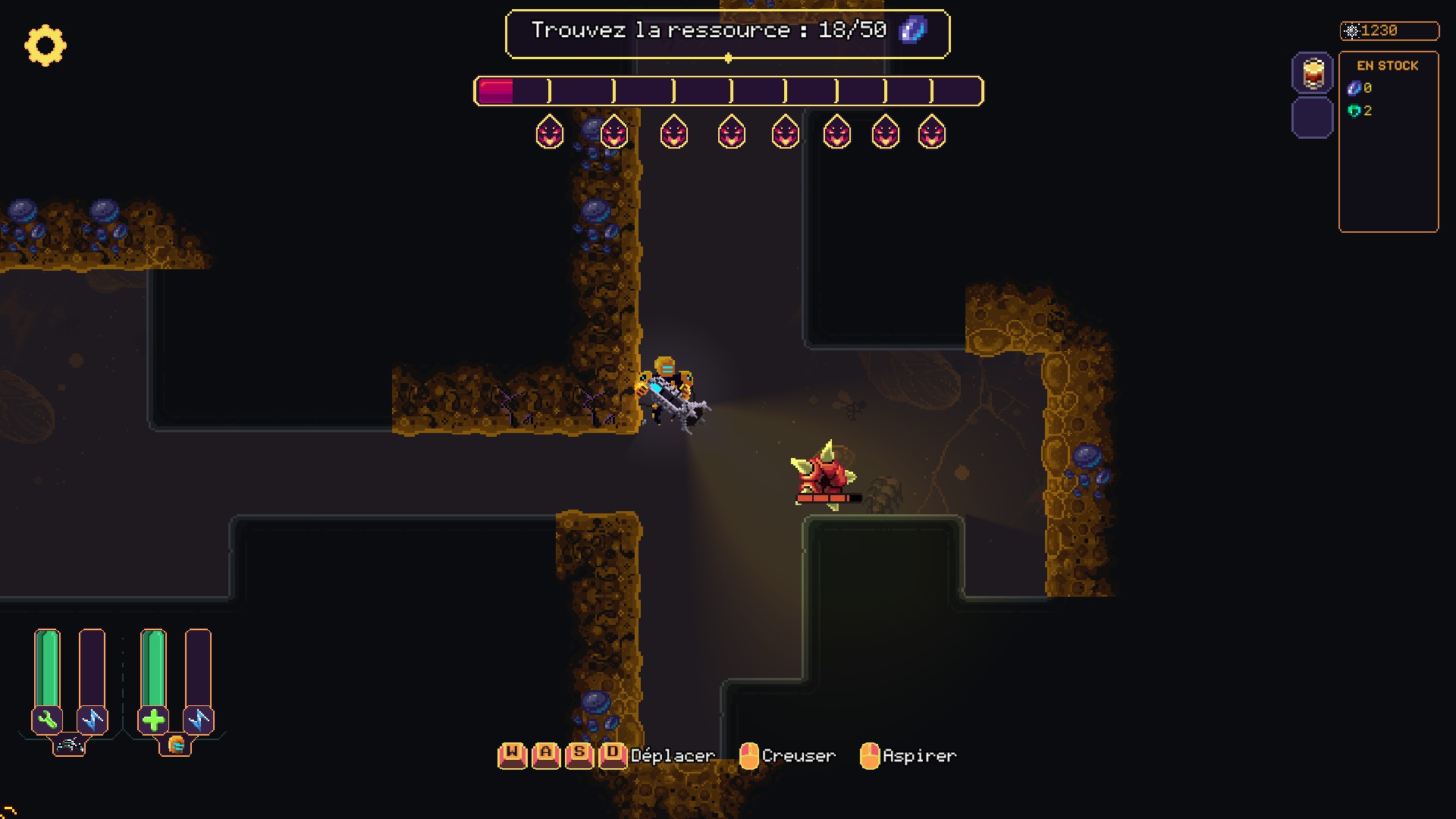Open the 'EN STOCK' resource panel
Image resolution: width=1456 pixels, height=819 pixels.
click(x=1388, y=141)
